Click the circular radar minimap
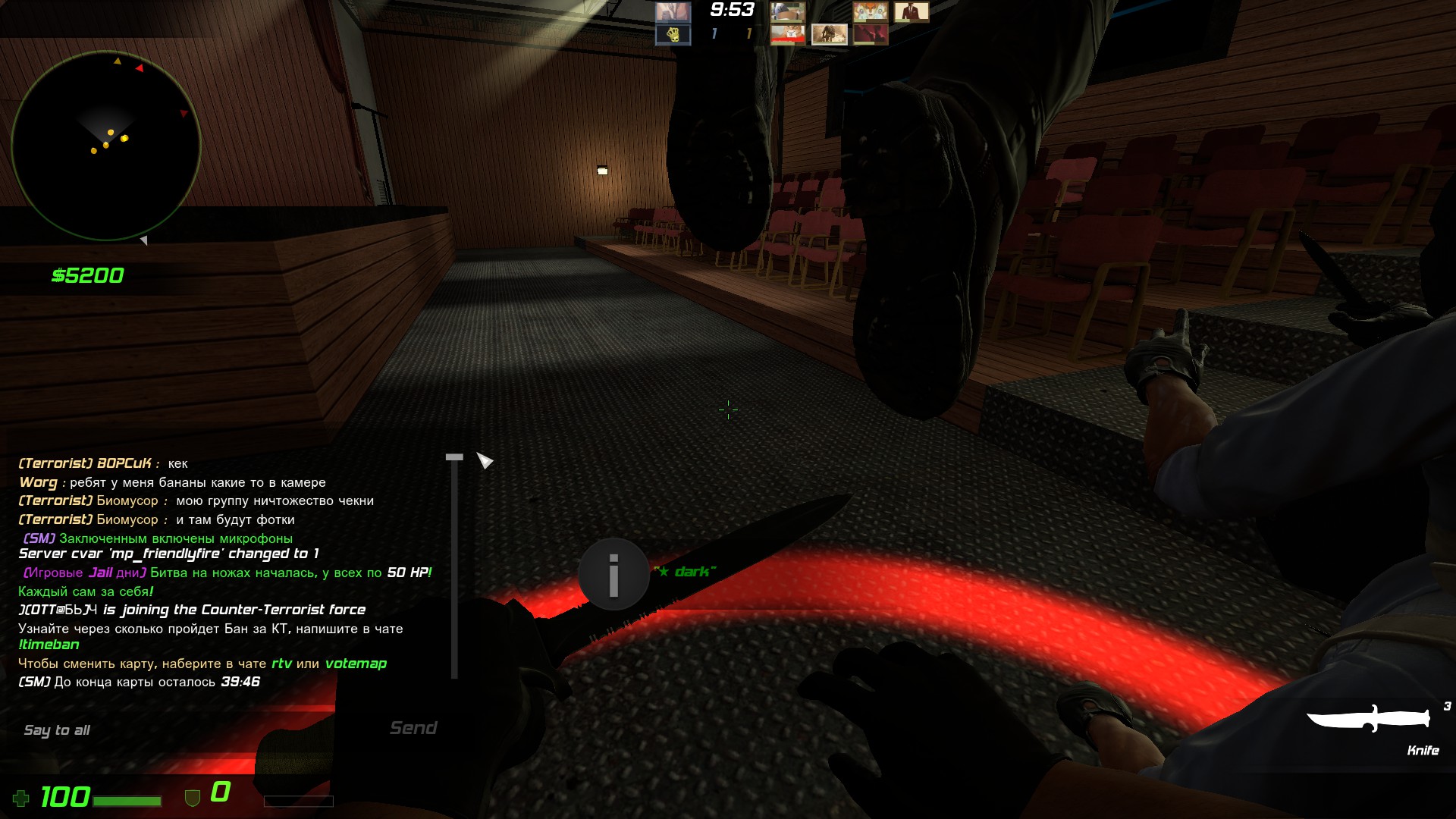 [x=106, y=146]
